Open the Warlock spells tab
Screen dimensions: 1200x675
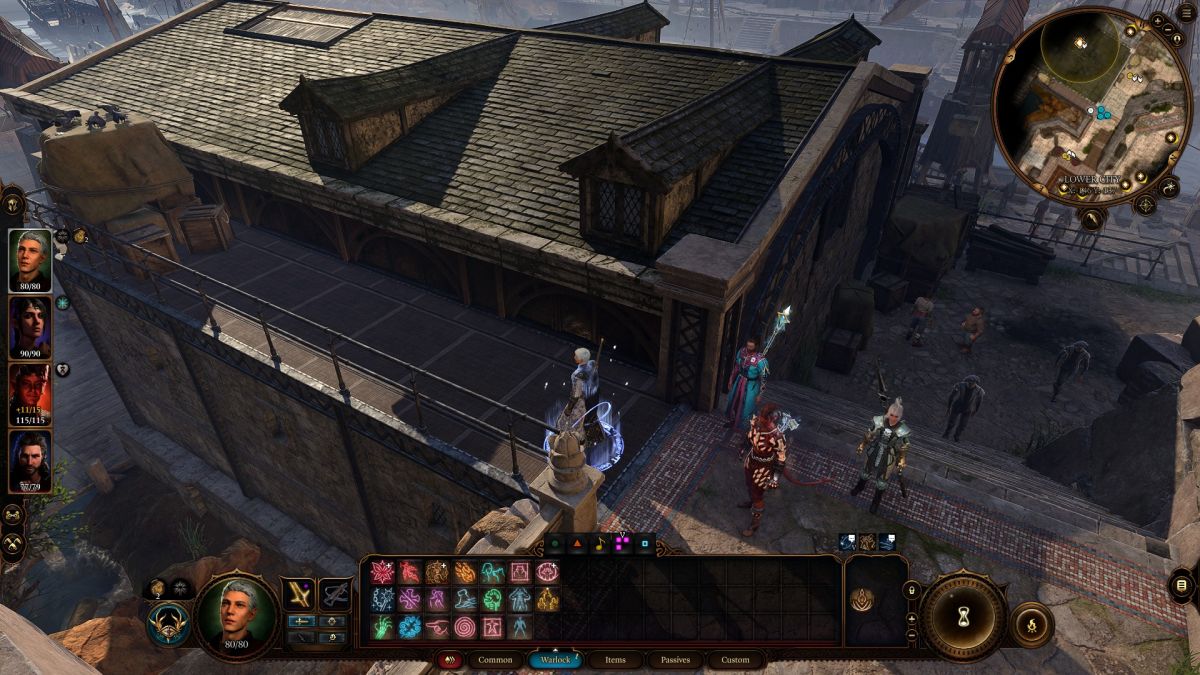[555, 660]
